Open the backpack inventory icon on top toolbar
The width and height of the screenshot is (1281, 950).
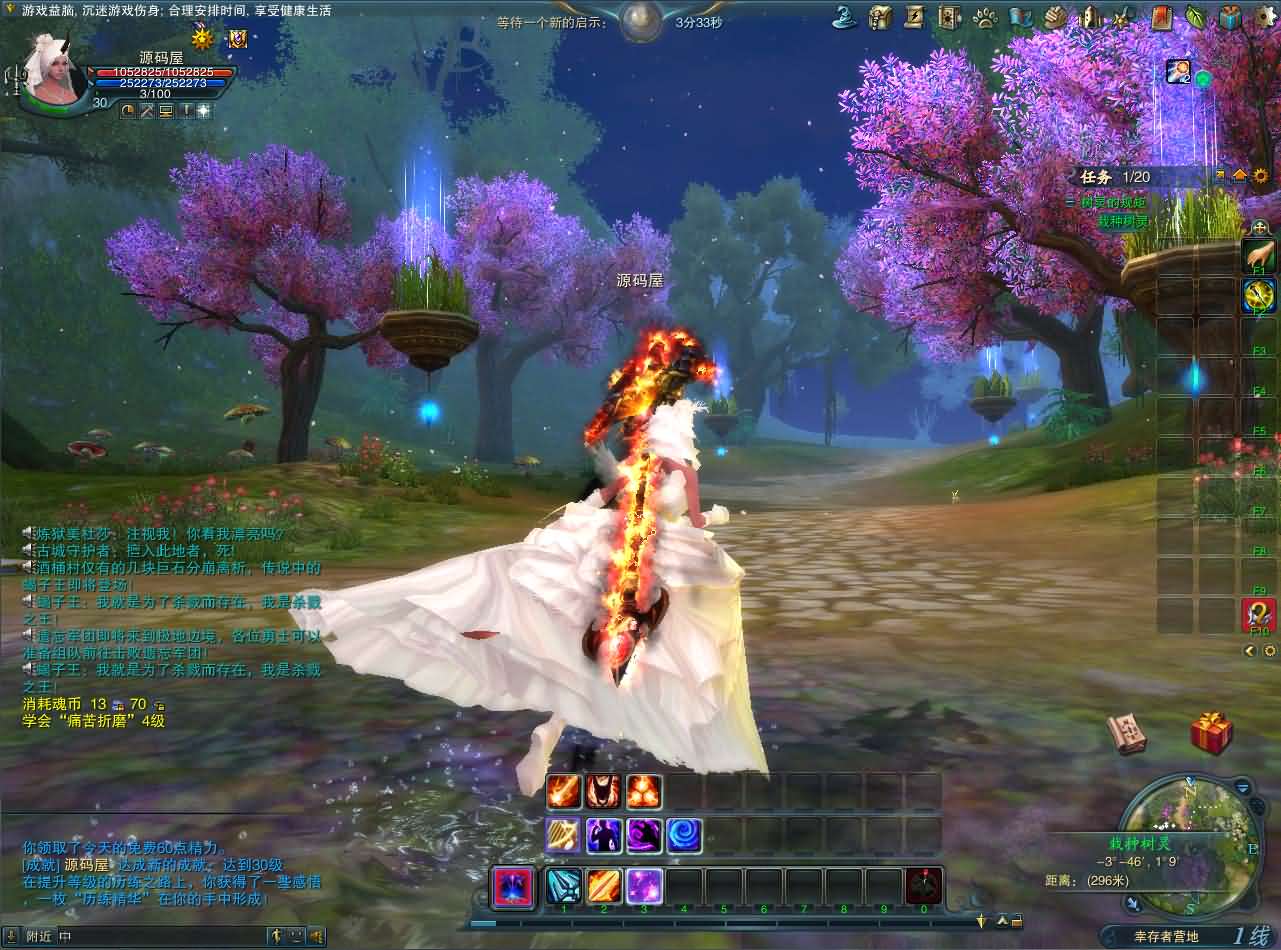point(878,14)
